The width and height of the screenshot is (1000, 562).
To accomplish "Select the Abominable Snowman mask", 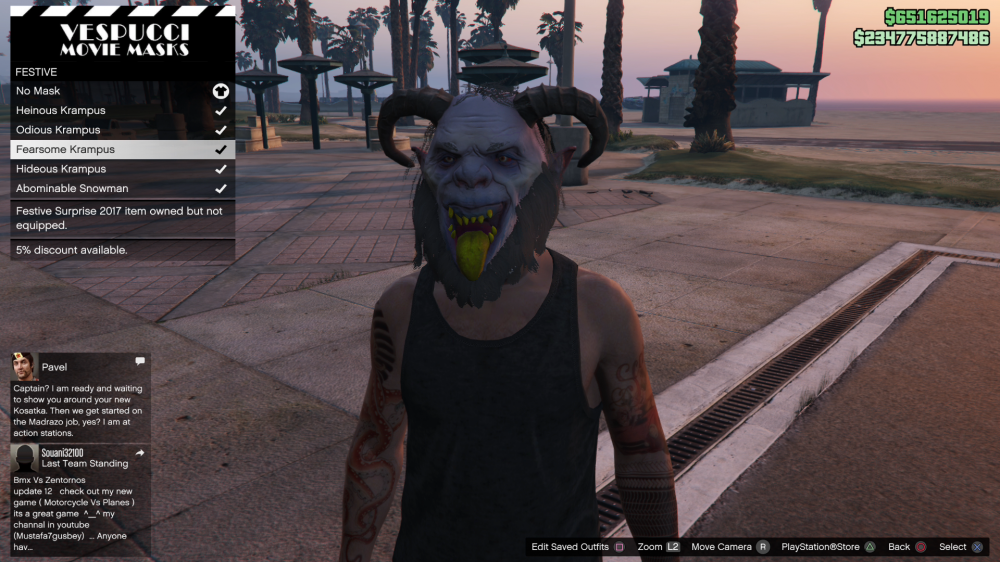I will tap(122, 188).
